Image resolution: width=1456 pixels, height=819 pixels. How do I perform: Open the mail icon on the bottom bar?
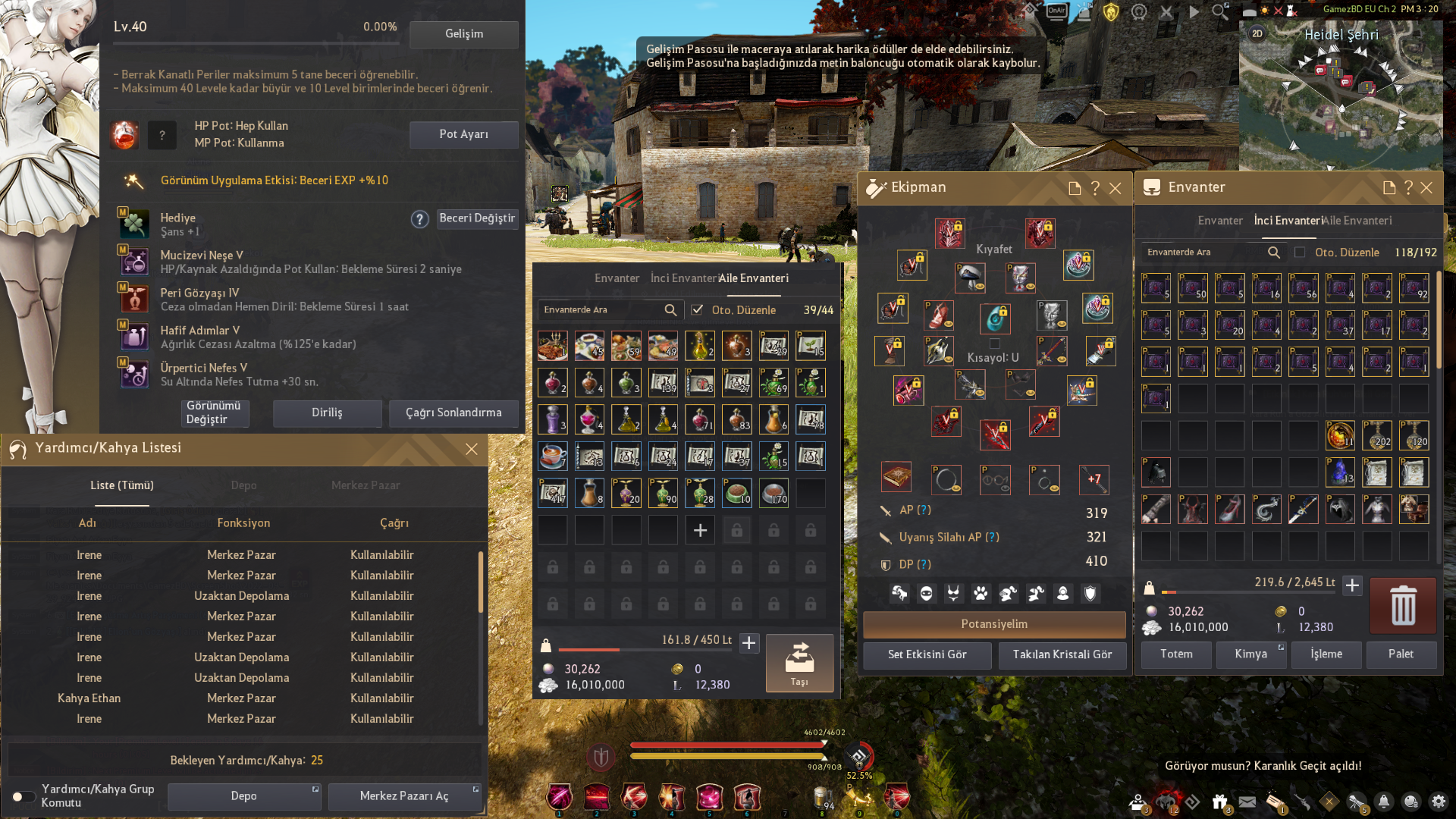(x=1247, y=802)
